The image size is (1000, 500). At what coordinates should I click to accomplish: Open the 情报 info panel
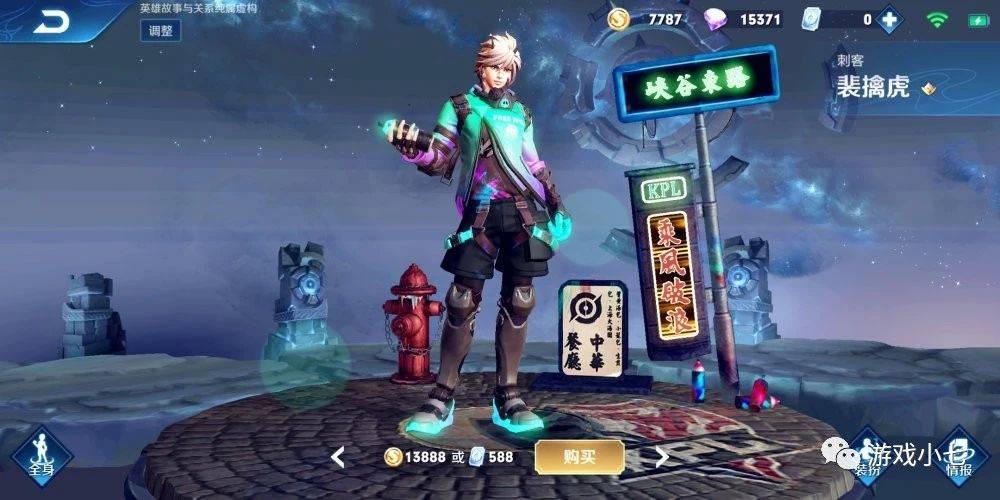pos(959,455)
